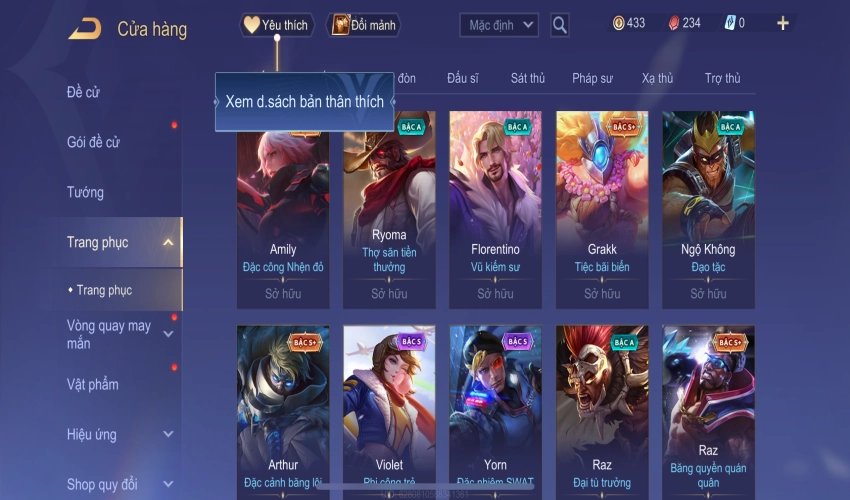850x500 pixels.
Task: Show the Trợ thủ skins tab
Action: tap(722, 78)
